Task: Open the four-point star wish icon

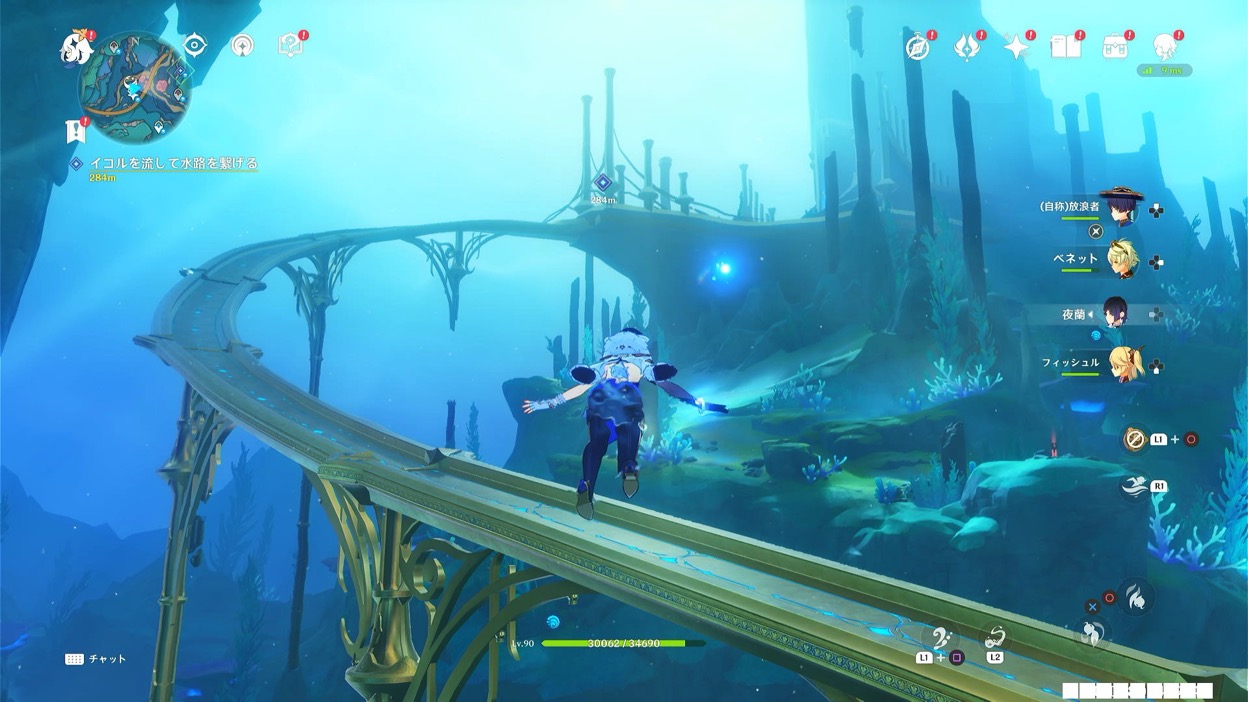Action: (1016, 47)
